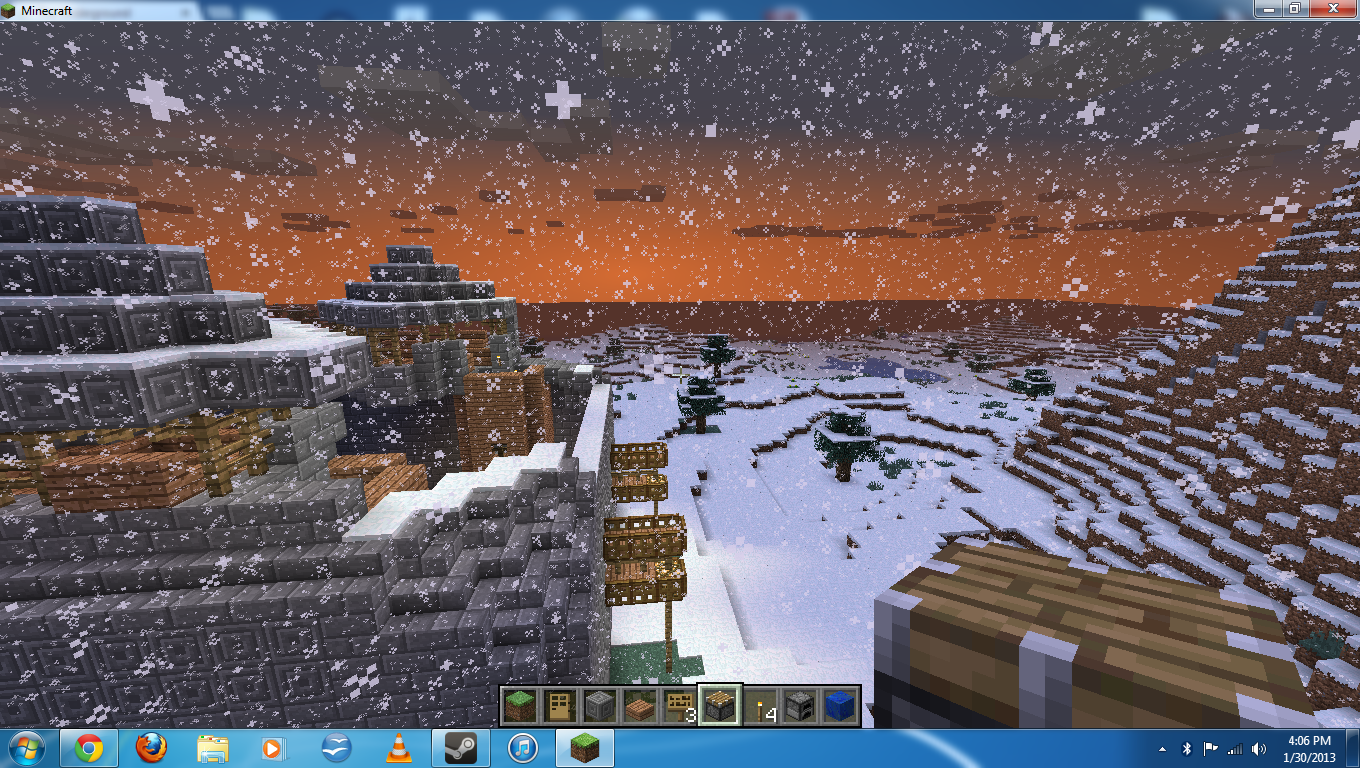Mute the system volume via the speaker icon
1360x768 pixels.
point(1258,748)
